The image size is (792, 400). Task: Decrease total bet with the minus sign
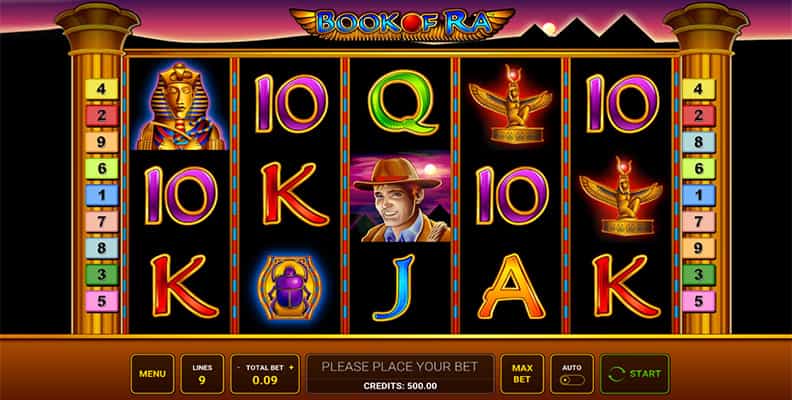(237, 367)
